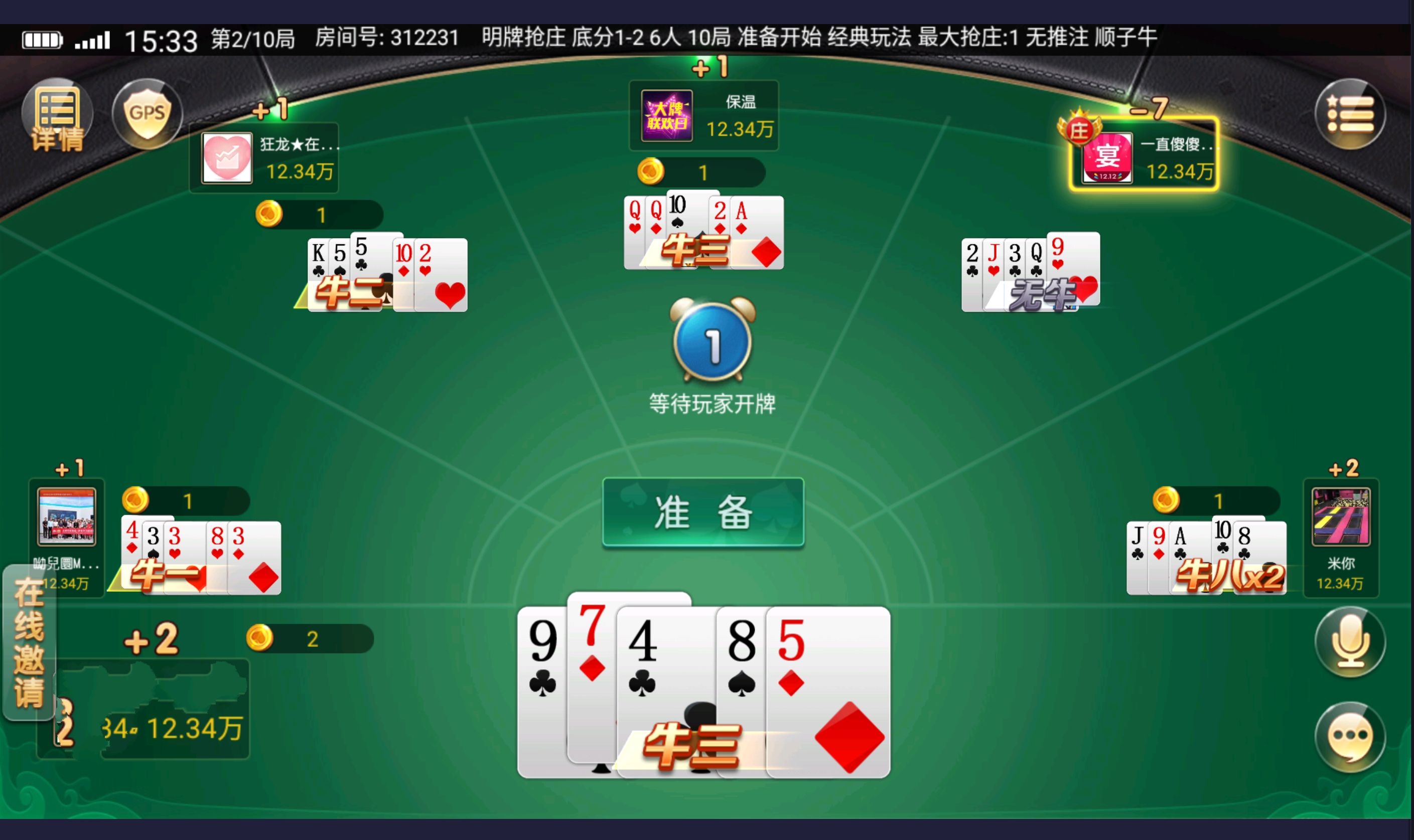1414x840 pixels.
Task: Open the list menu at top right
Action: (1349, 114)
